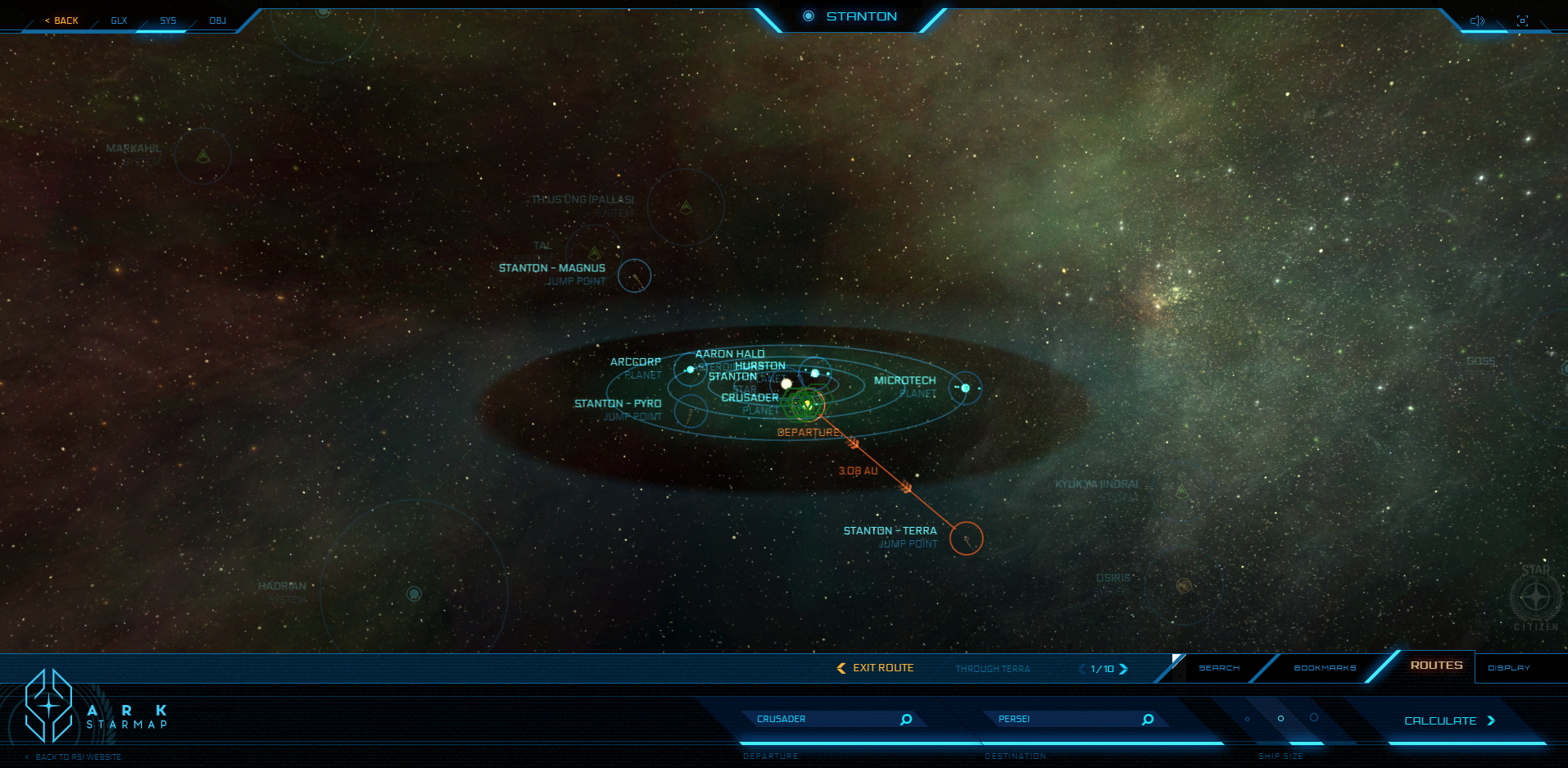Go back using the Back button

(x=62, y=20)
